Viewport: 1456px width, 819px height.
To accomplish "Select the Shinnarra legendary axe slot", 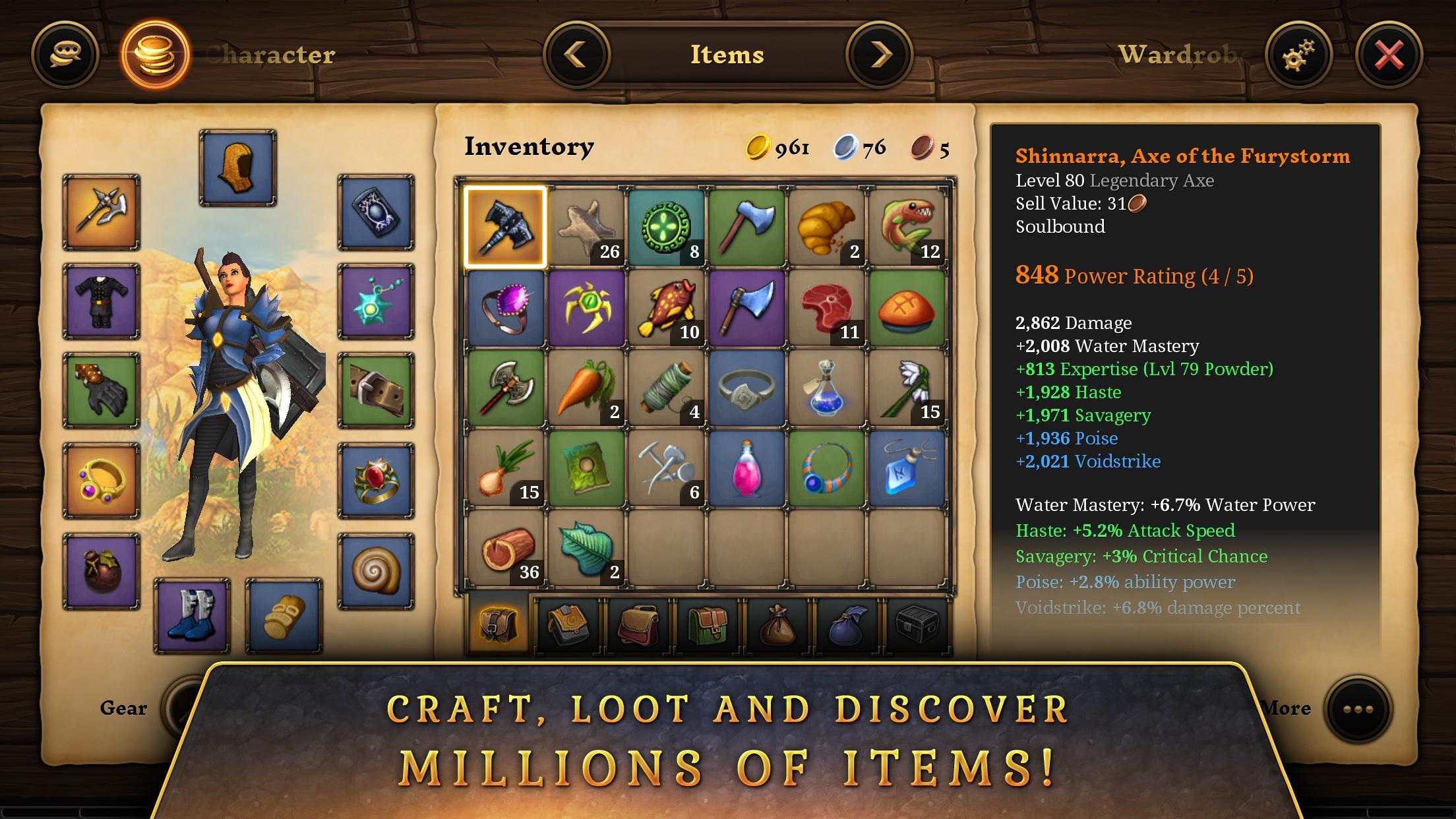I will click(x=505, y=227).
